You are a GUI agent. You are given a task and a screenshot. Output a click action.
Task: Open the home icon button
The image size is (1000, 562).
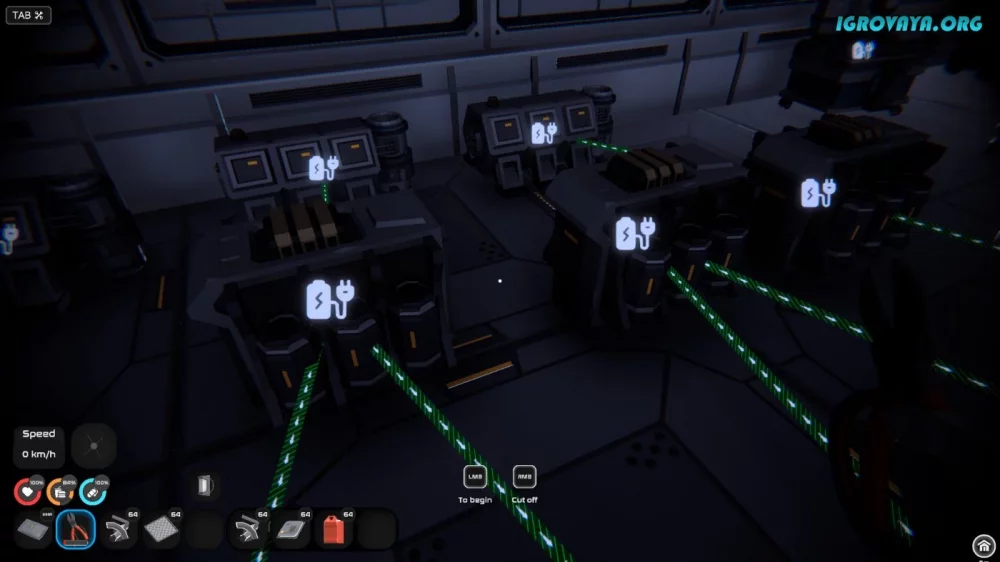pyautogui.click(x=983, y=546)
